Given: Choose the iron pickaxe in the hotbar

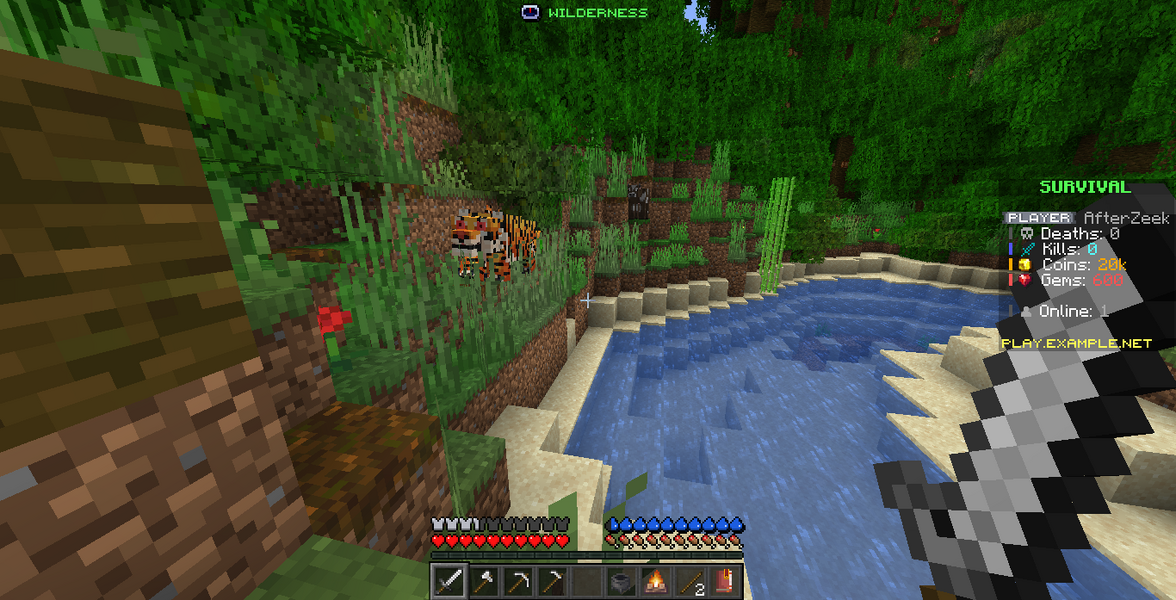Looking at the screenshot, I should tap(518, 581).
